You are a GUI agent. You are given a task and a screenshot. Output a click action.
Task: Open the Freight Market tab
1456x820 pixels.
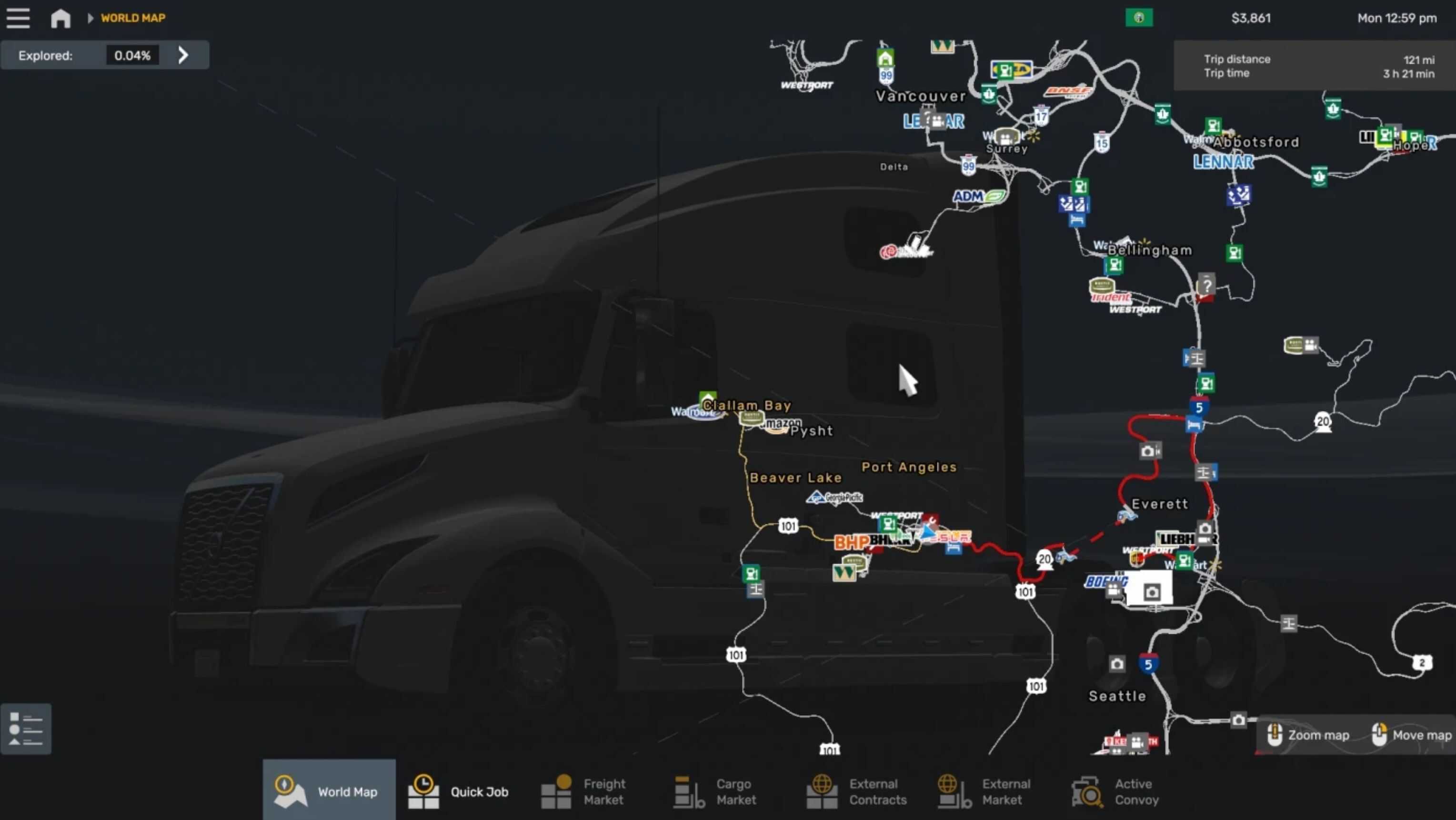tap(584, 791)
